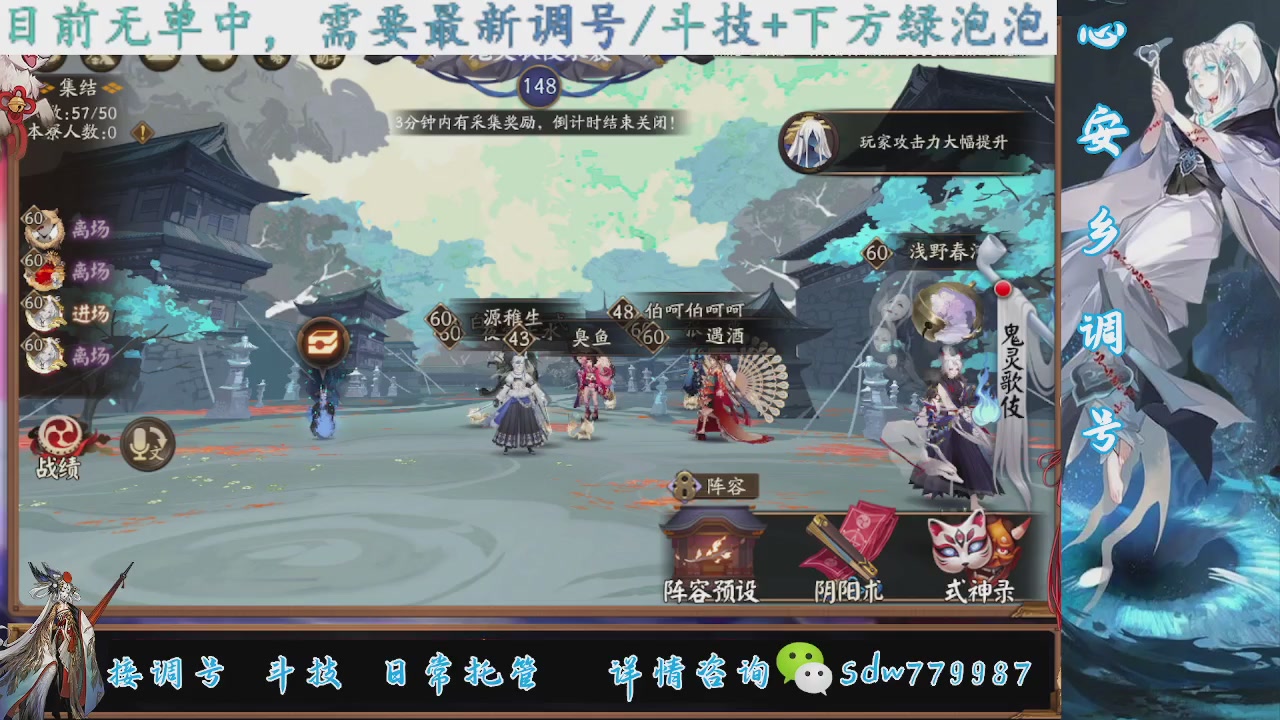Click the 148 collection countdown badge
Screen dimensions: 1280x720
tap(540, 87)
